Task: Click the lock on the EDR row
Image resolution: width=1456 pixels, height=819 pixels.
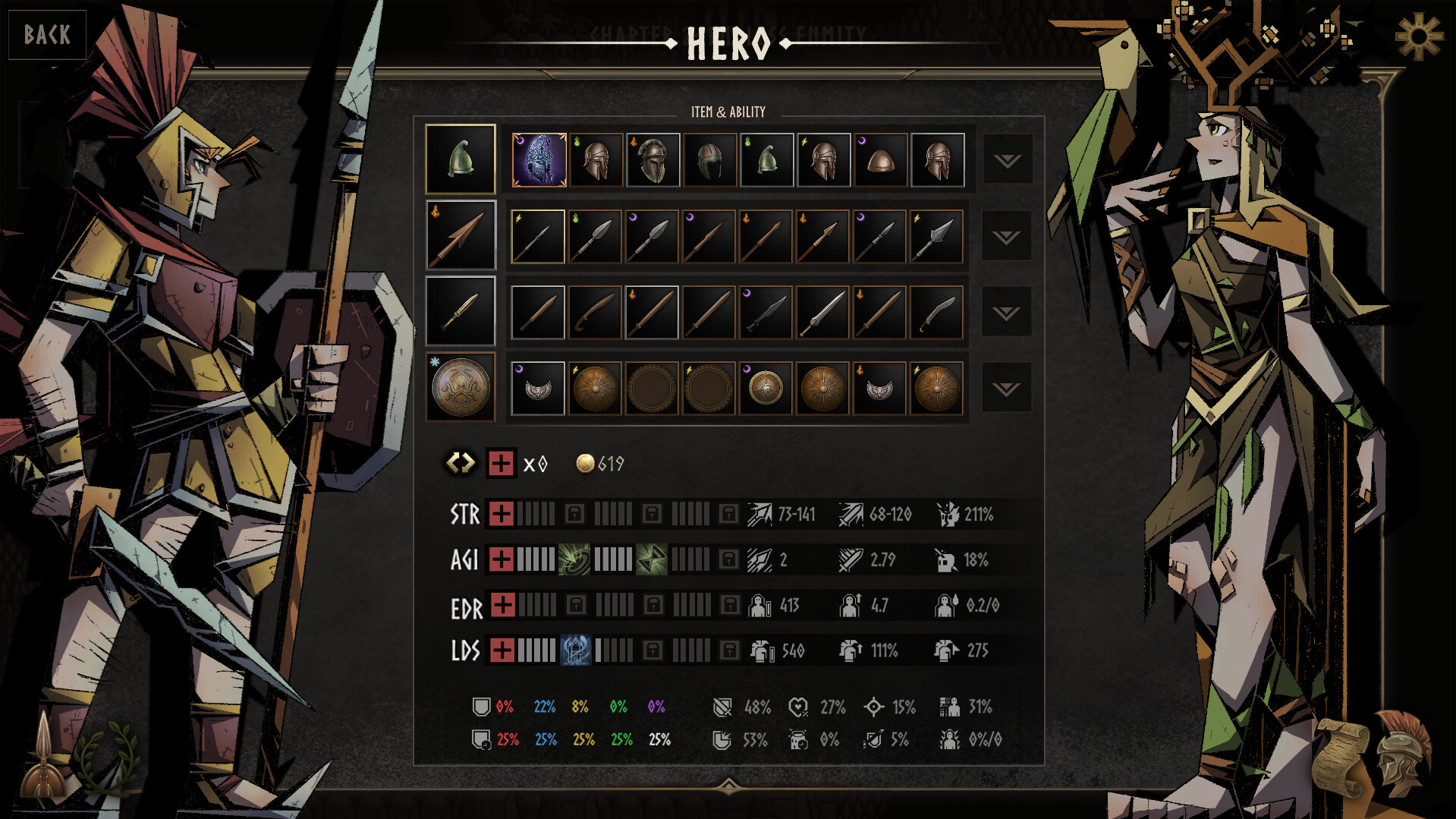Action: [577, 606]
